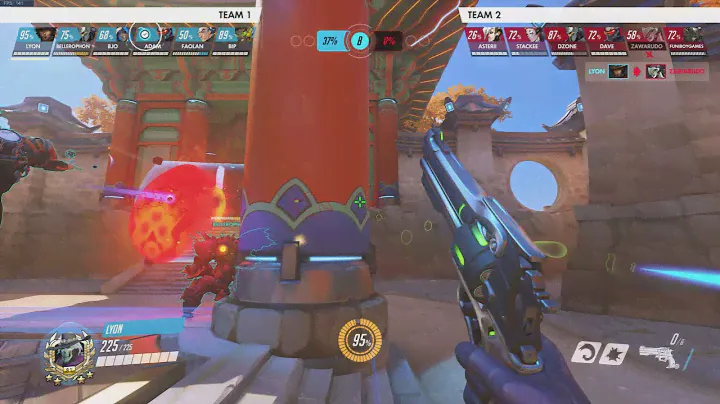Spectate Stackee from the Team 2 roster

point(525,38)
